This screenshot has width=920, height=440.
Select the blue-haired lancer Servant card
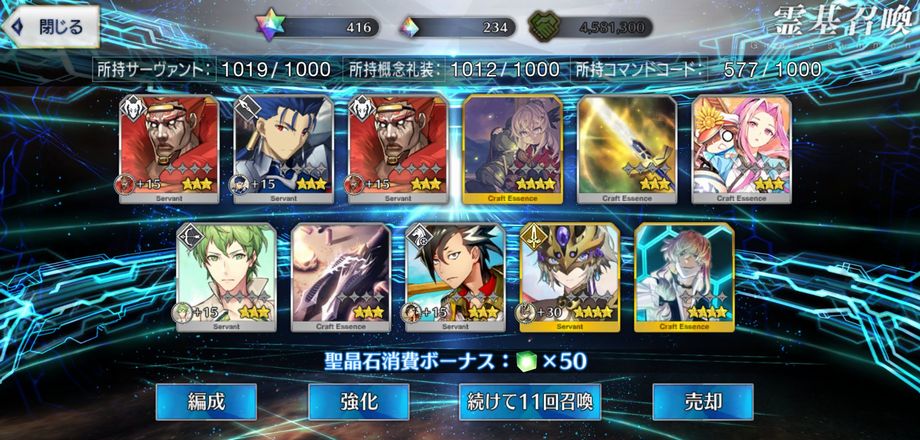(283, 148)
